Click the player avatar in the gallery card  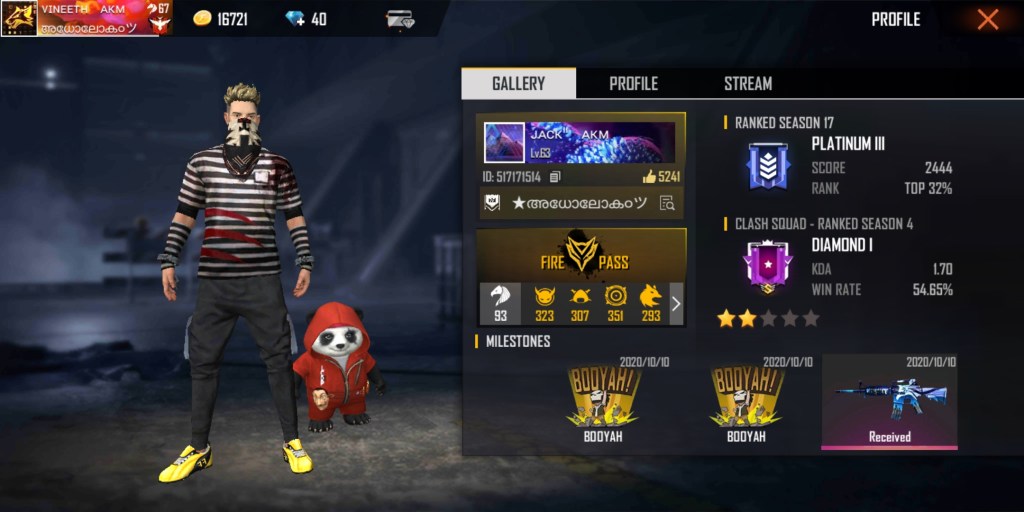[x=504, y=143]
